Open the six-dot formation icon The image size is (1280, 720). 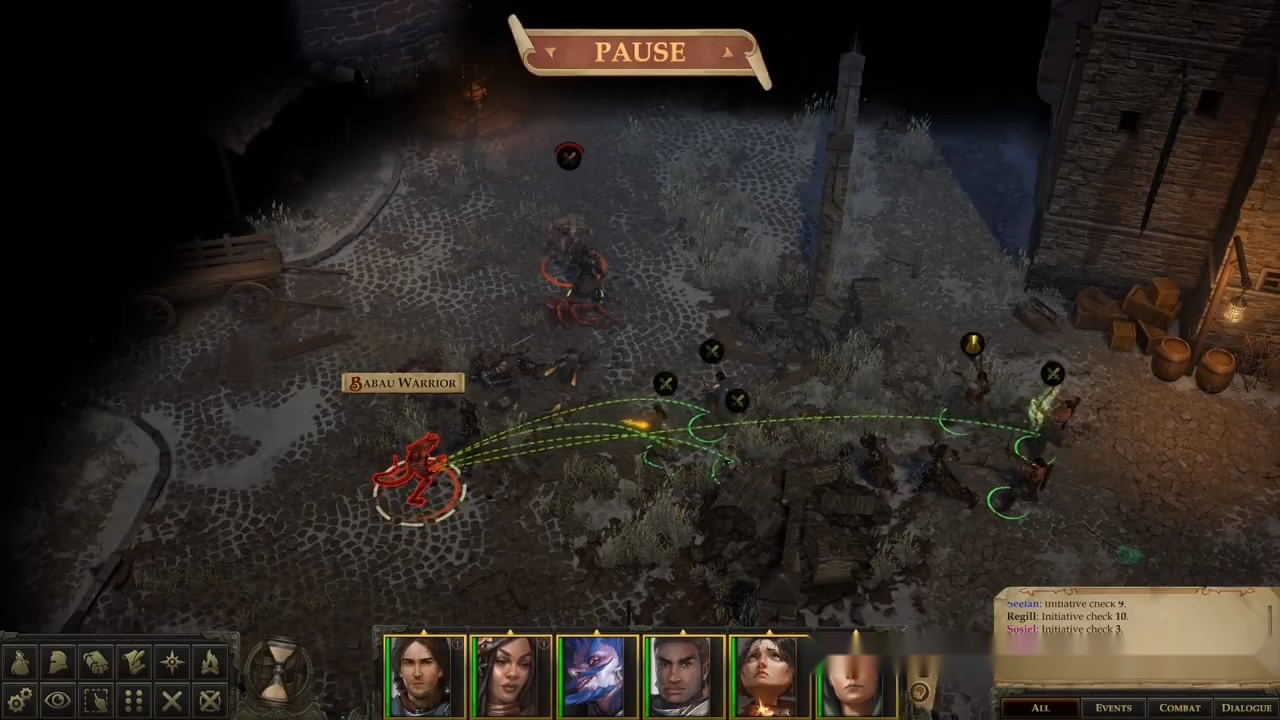point(134,699)
